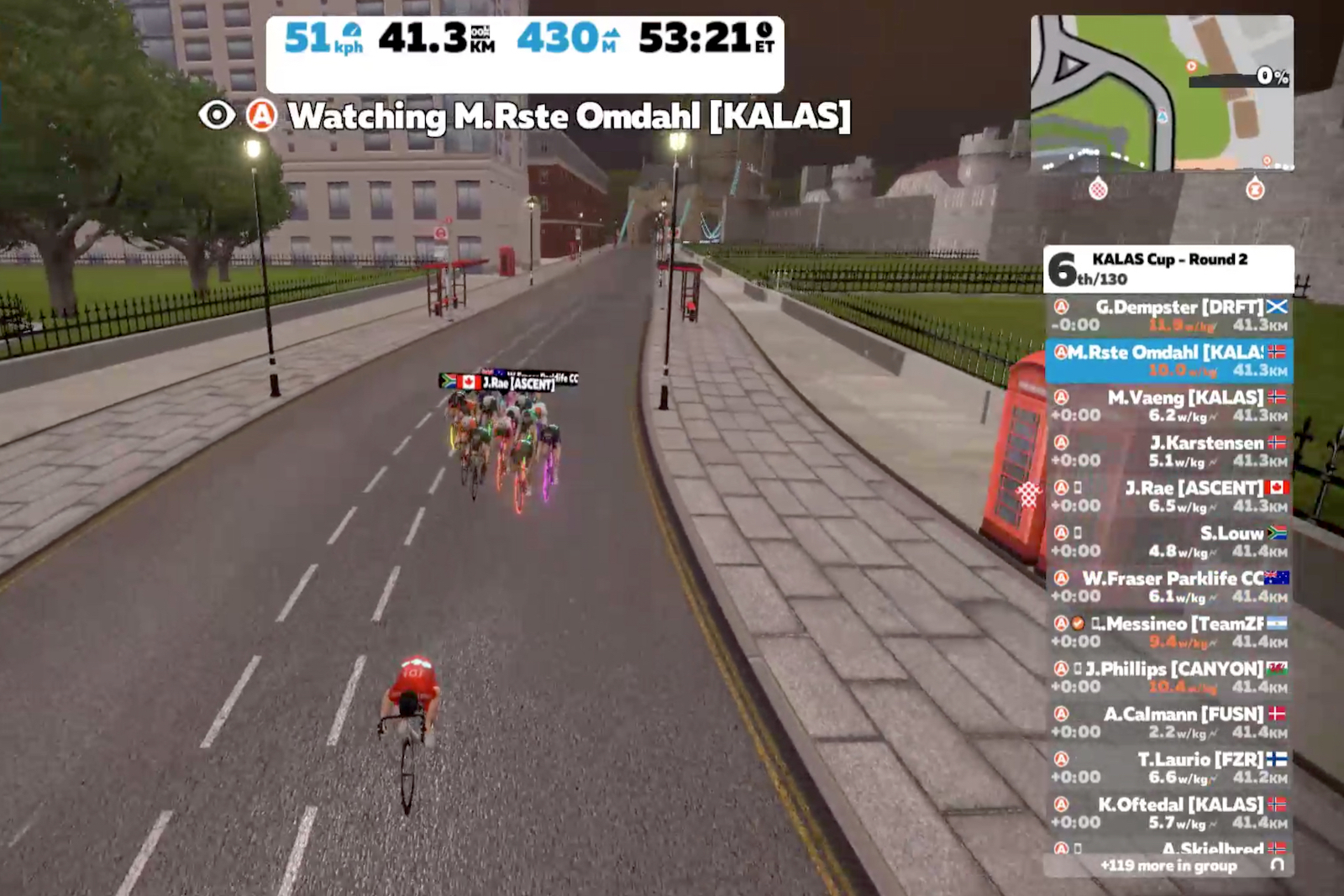Expand the '+119 more in group' bar
The image size is (1344, 896).
1168,865
